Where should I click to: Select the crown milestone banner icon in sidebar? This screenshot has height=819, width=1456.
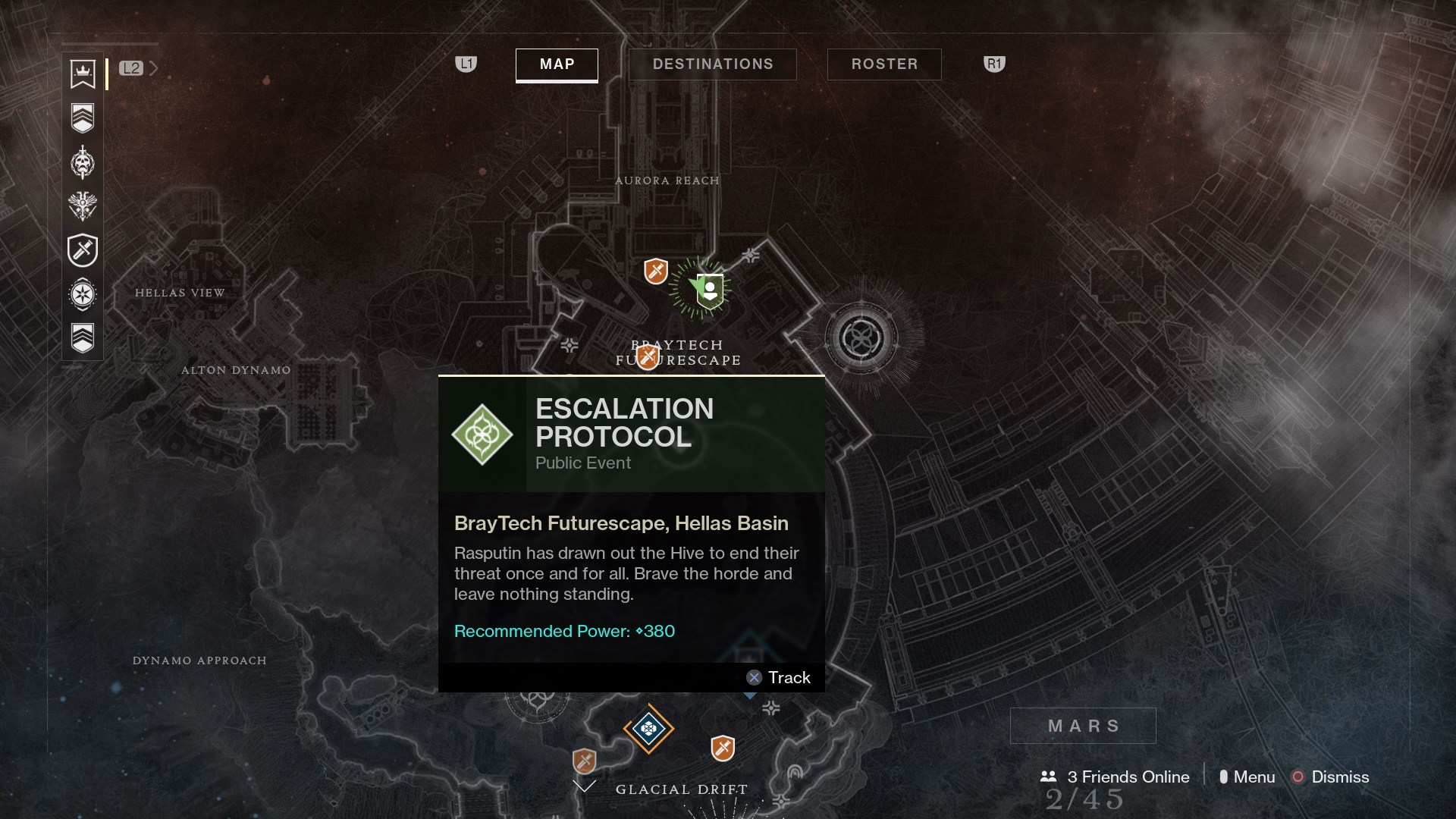tap(82, 74)
